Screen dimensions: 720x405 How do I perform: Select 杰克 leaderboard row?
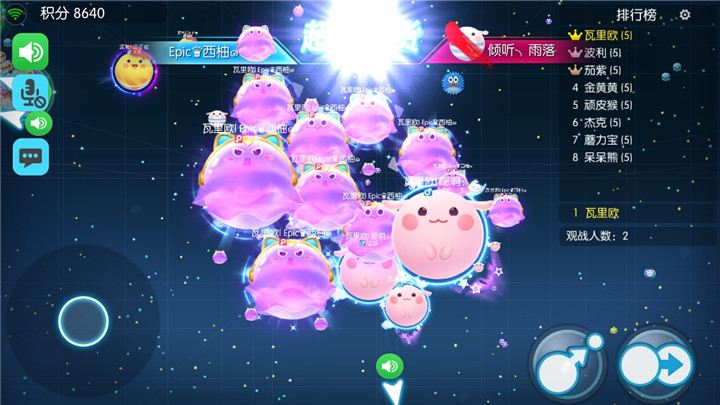(x=602, y=122)
